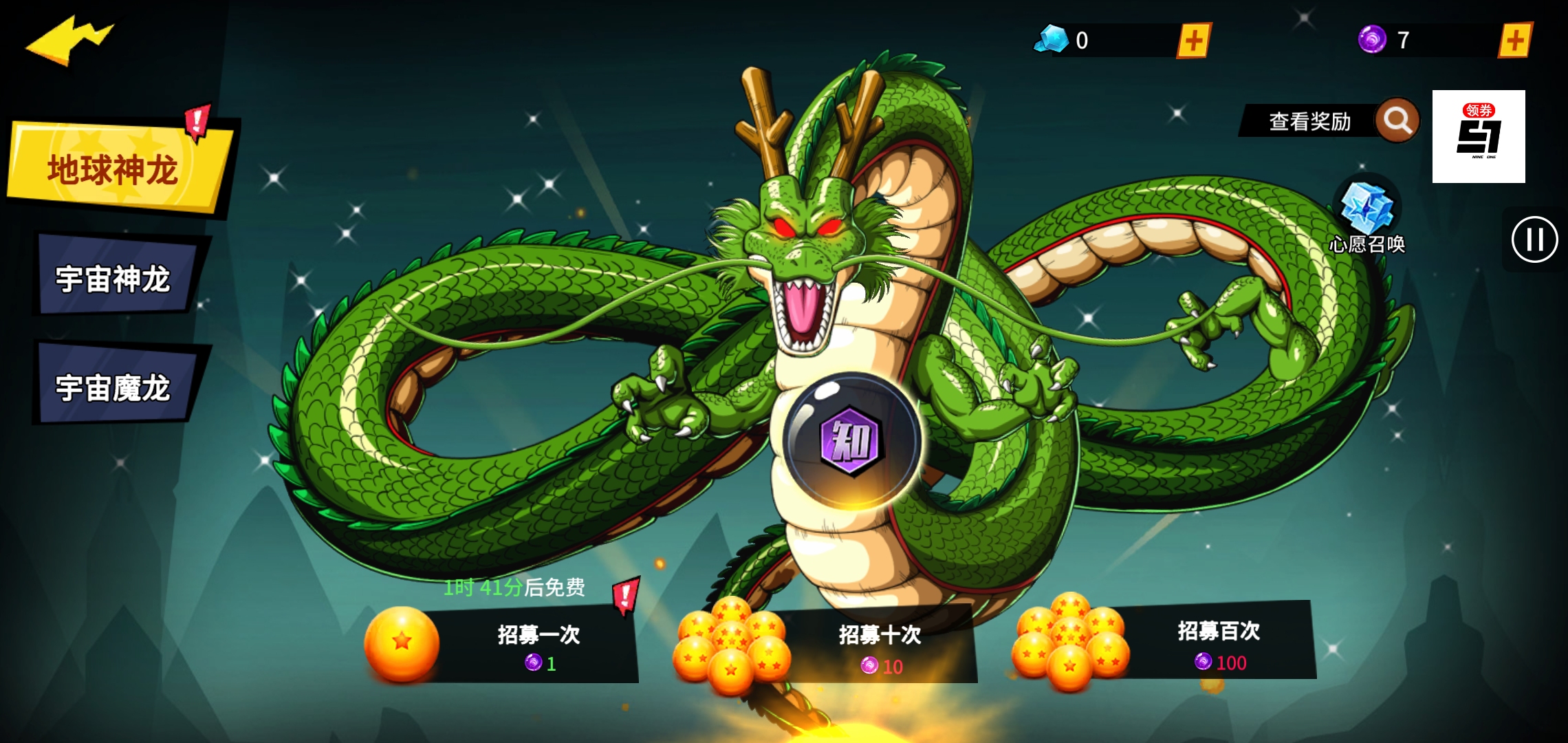The height and width of the screenshot is (743, 1568).
Task: Add more purple orb currency
Action: (x=1515, y=41)
